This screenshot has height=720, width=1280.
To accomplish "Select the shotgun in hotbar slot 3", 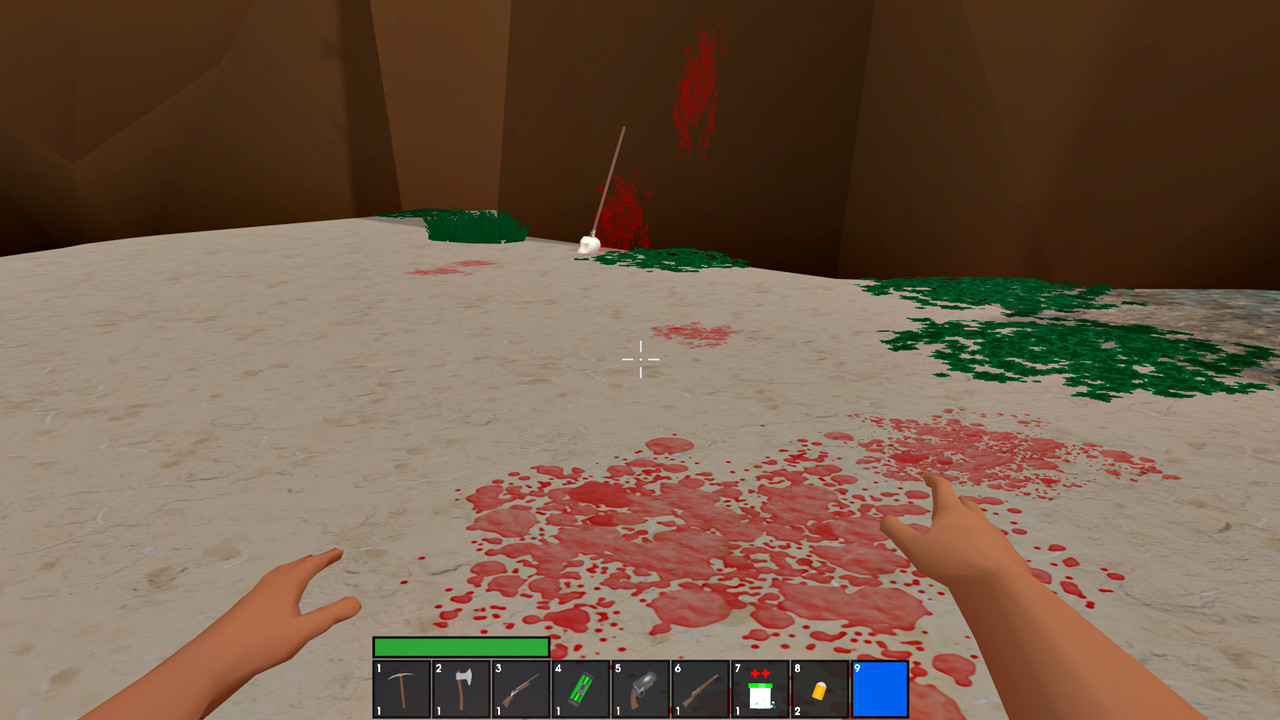I will (522, 688).
